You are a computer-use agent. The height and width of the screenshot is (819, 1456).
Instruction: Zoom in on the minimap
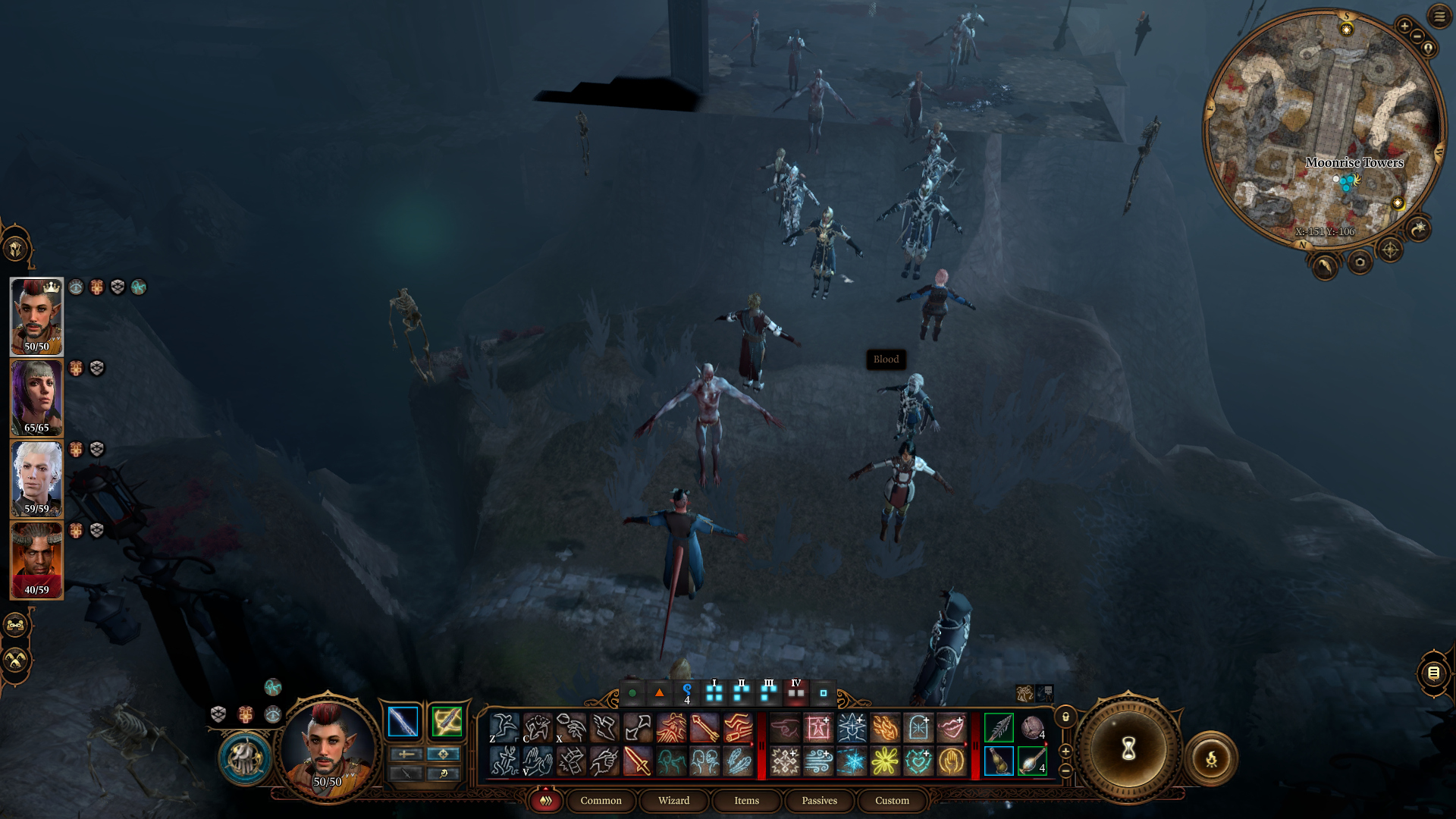tap(1404, 27)
